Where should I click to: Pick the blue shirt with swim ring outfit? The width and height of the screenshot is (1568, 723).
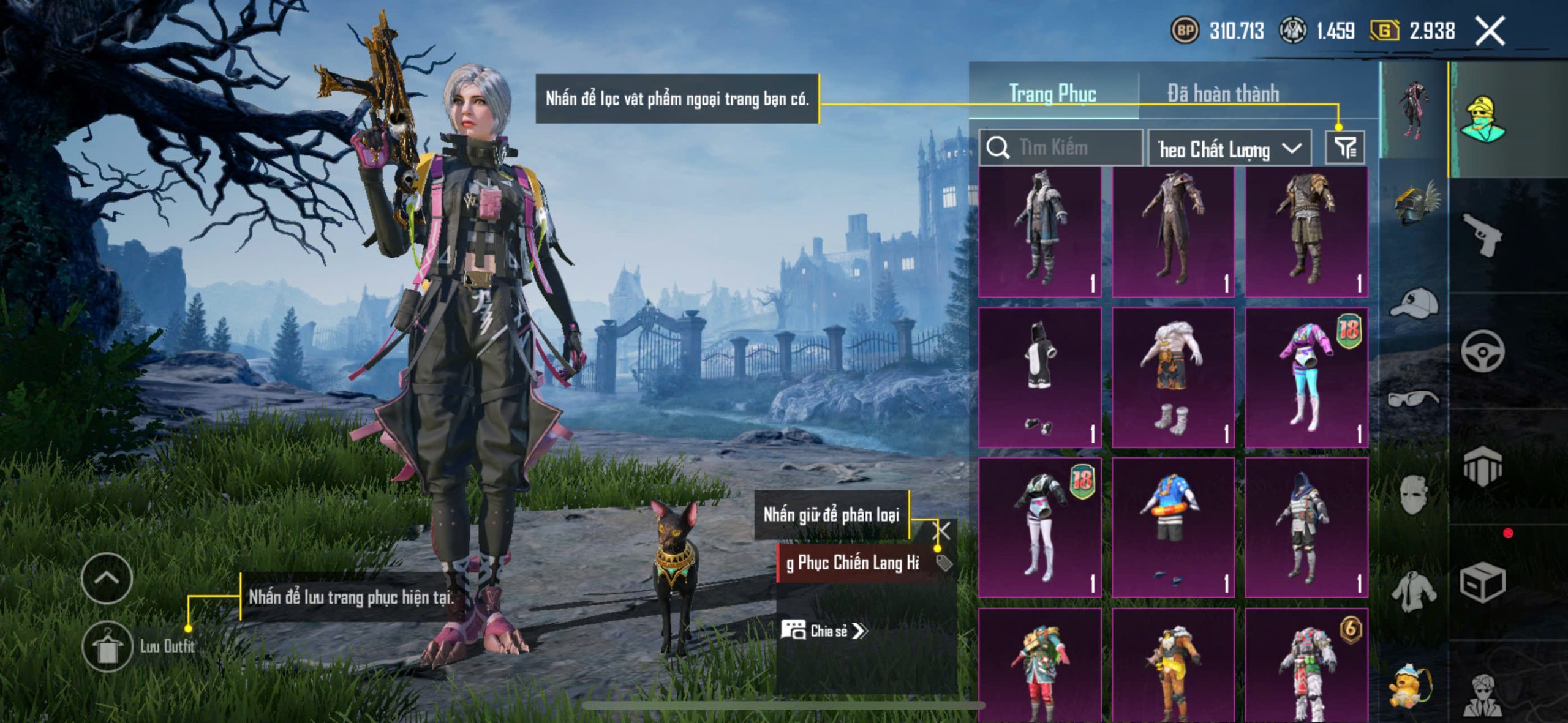pyautogui.click(x=1172, y=528)
